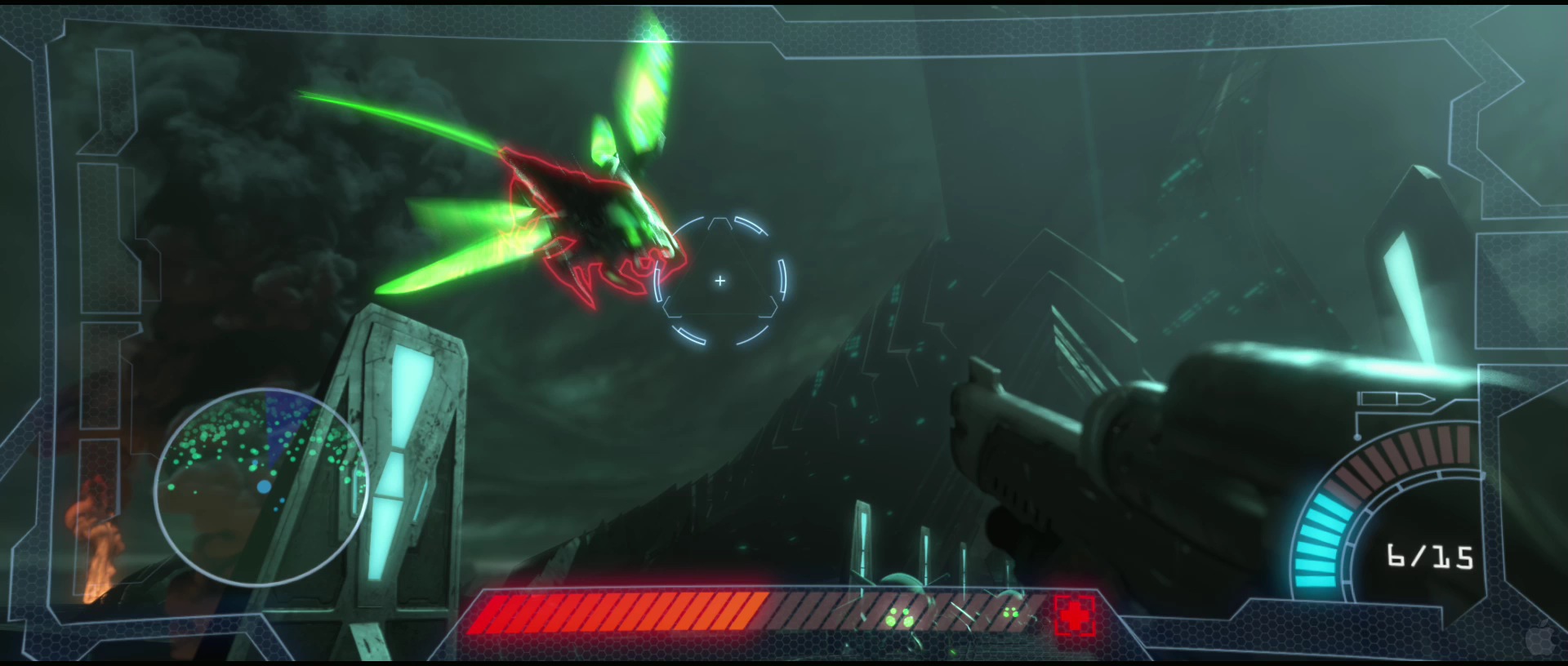Click the circular radar minimap
1568x666 pixels.
point(261,487)
